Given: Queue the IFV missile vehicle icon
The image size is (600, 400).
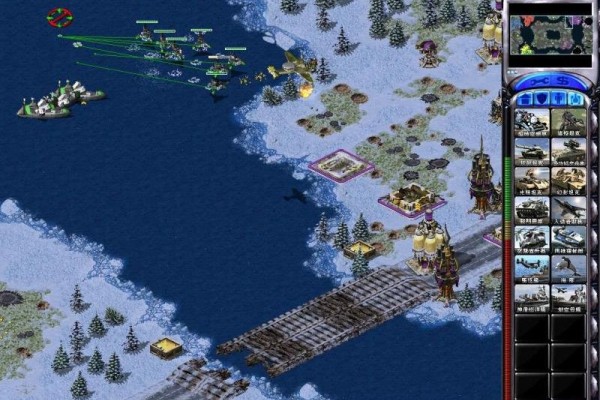Looking at the screenshot, I should click(x=568, y=150).
